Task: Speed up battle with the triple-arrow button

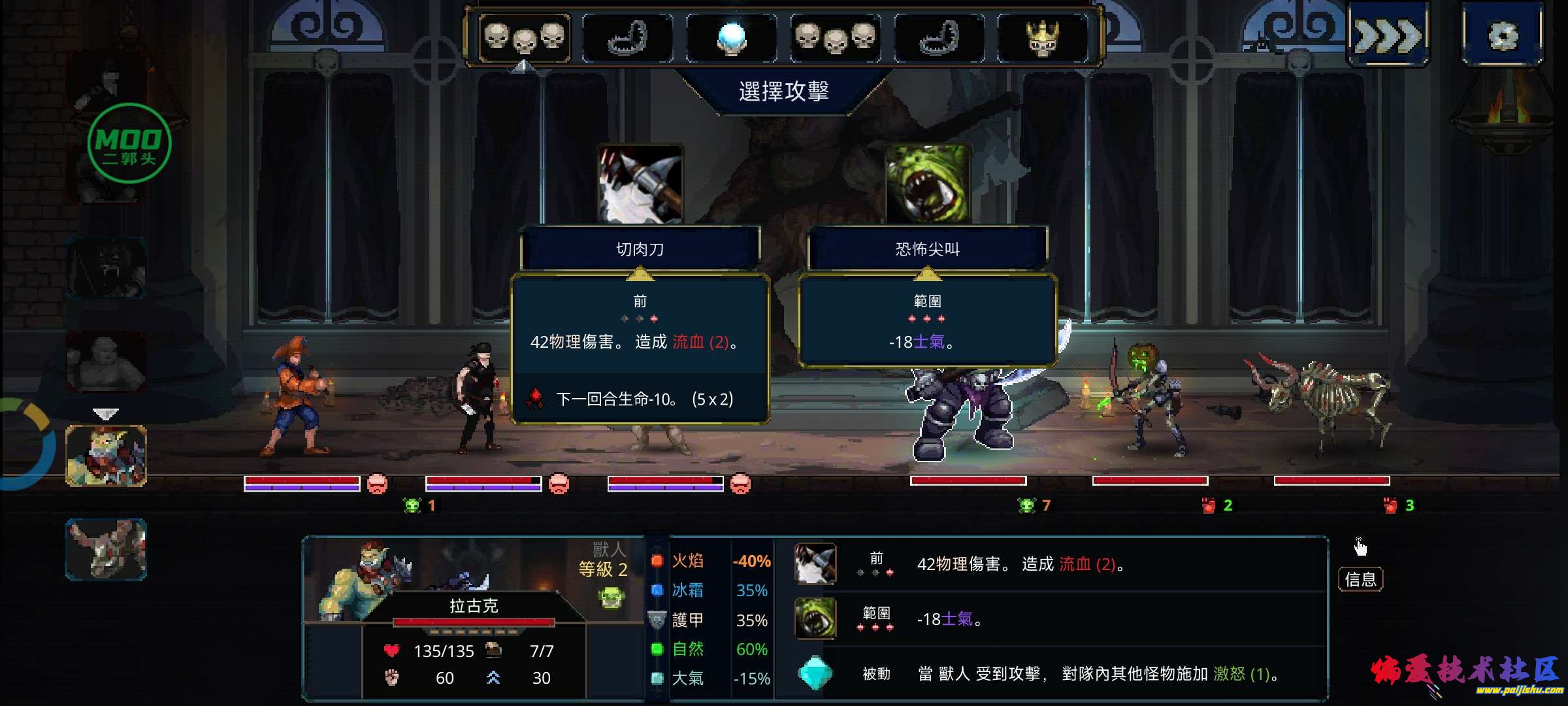Action: (1388, 35)
